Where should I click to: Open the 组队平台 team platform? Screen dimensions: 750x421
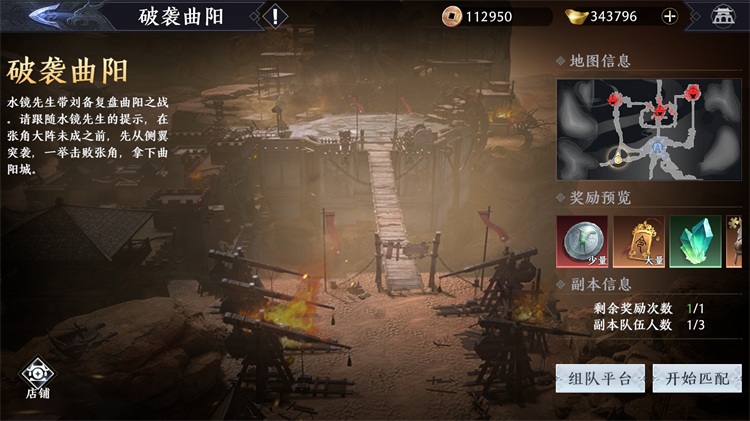(600, 378)
